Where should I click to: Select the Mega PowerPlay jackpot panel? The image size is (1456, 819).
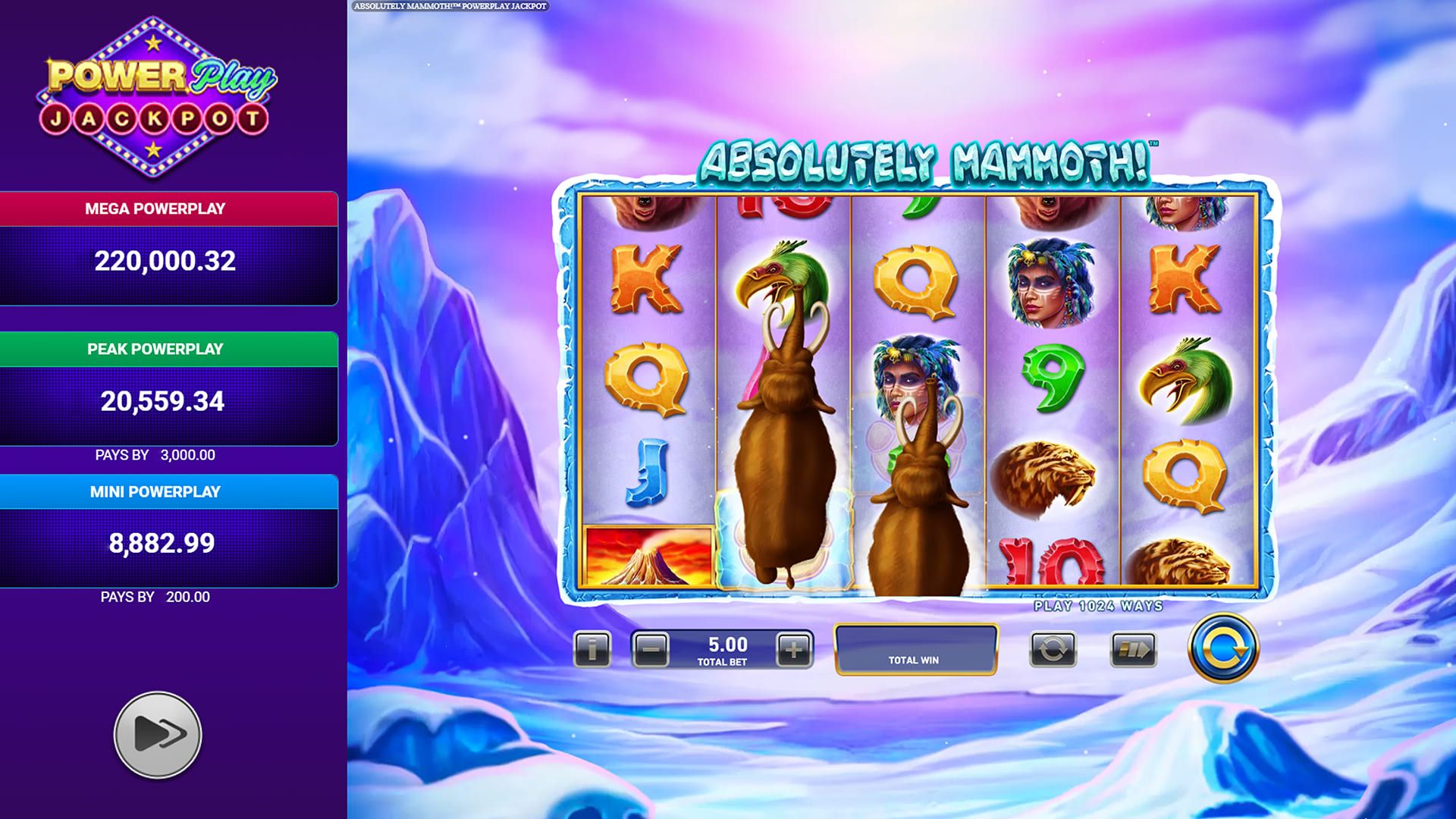(168, 249)
